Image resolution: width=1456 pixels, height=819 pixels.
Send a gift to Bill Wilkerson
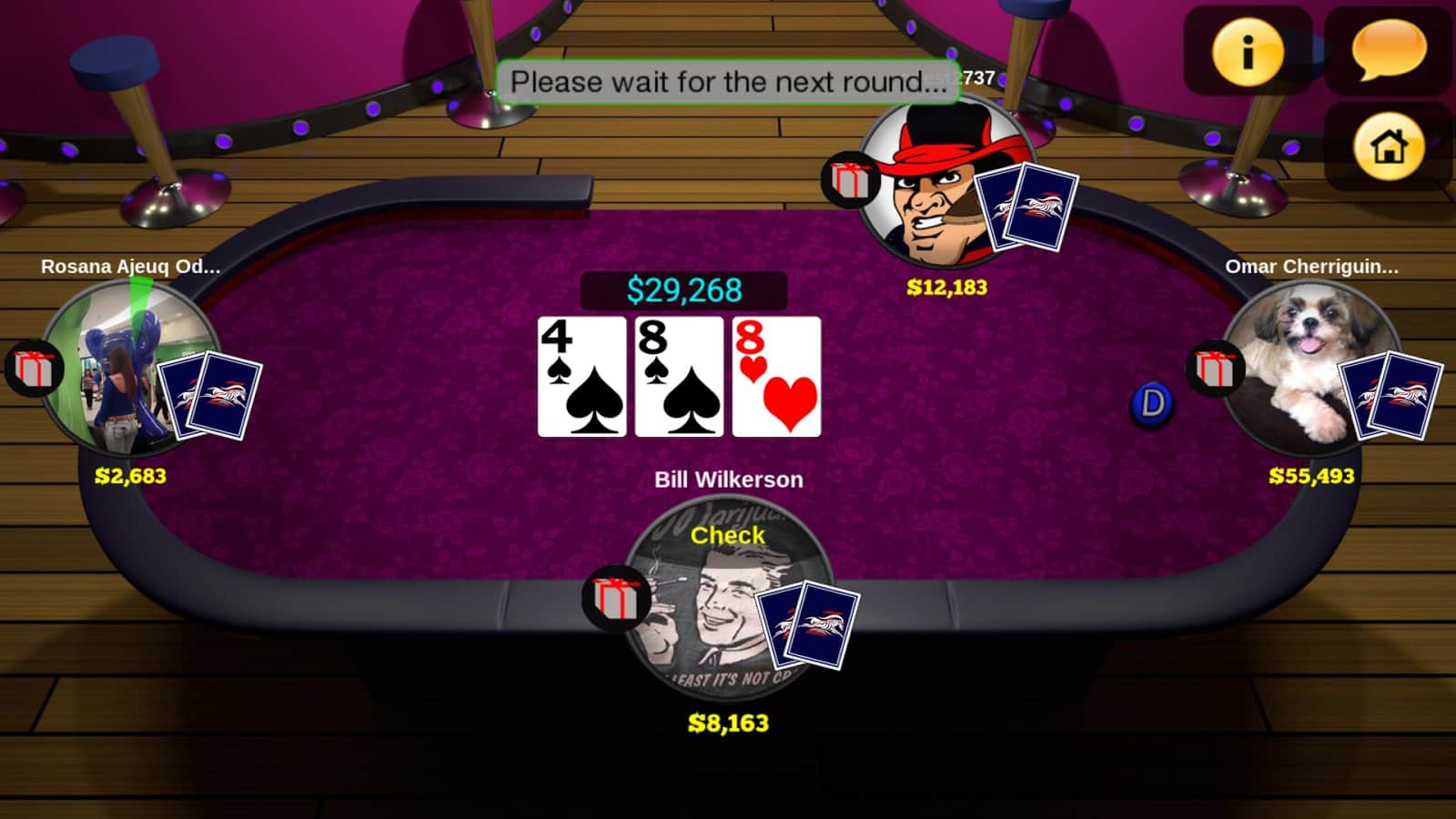coord(616,598)
